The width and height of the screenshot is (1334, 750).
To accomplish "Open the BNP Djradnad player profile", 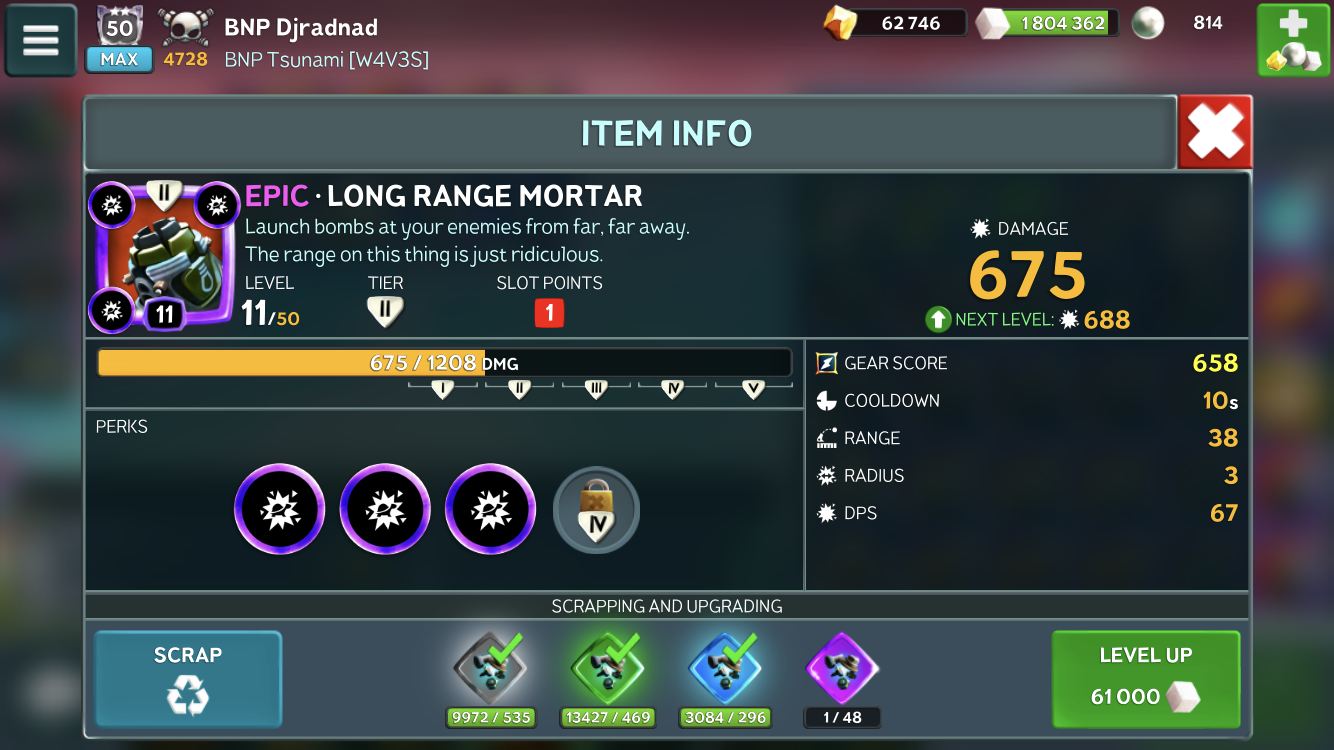I will pyautogui.click(x=300, y=27).
